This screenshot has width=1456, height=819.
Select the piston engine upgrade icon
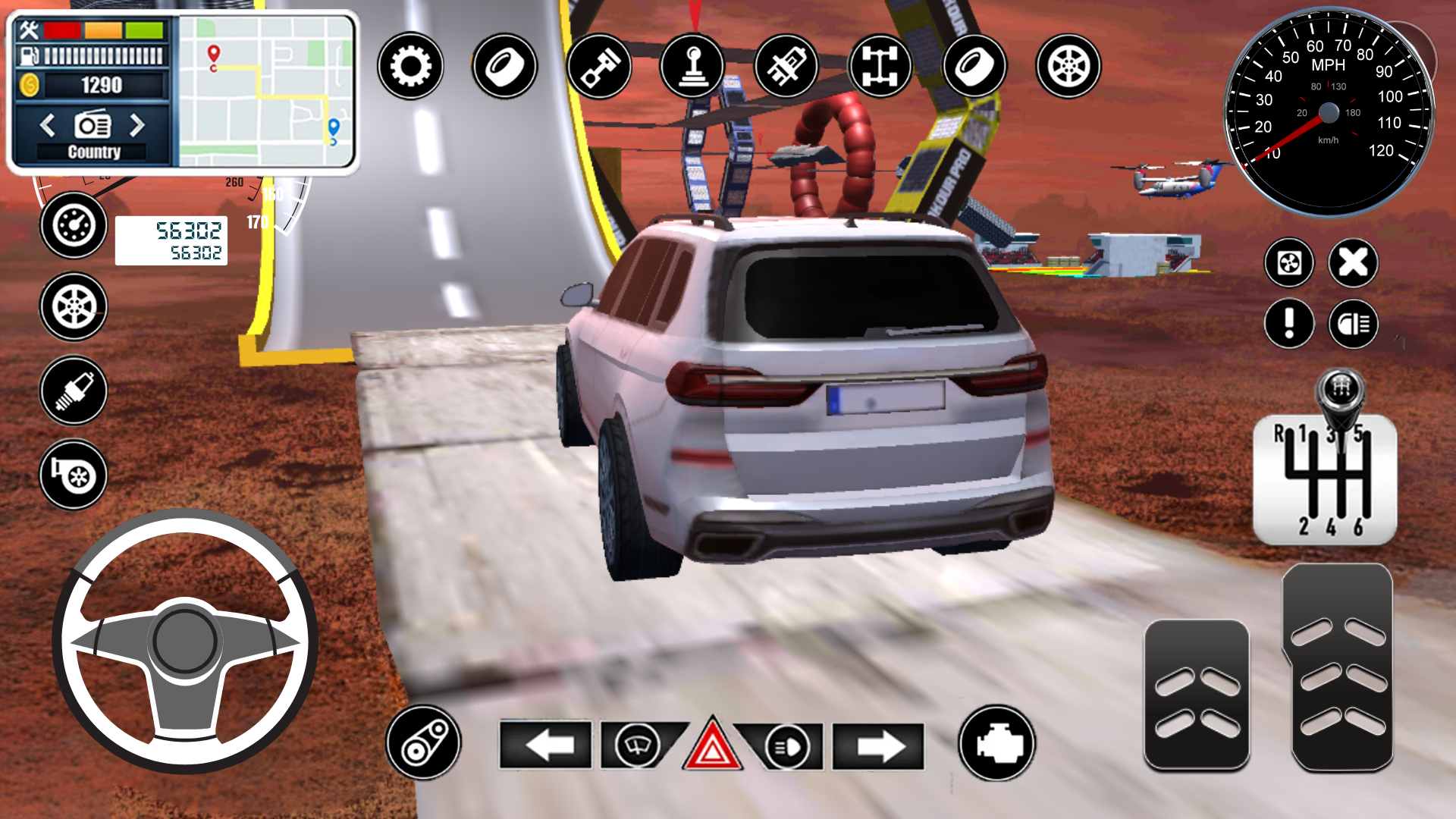point(599,67)
